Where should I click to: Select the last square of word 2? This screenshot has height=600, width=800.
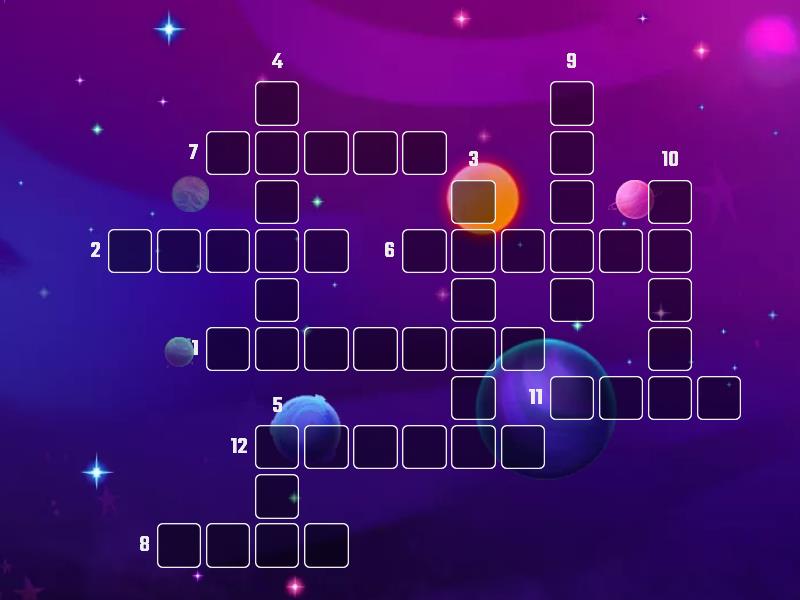[x=326, y=251]
